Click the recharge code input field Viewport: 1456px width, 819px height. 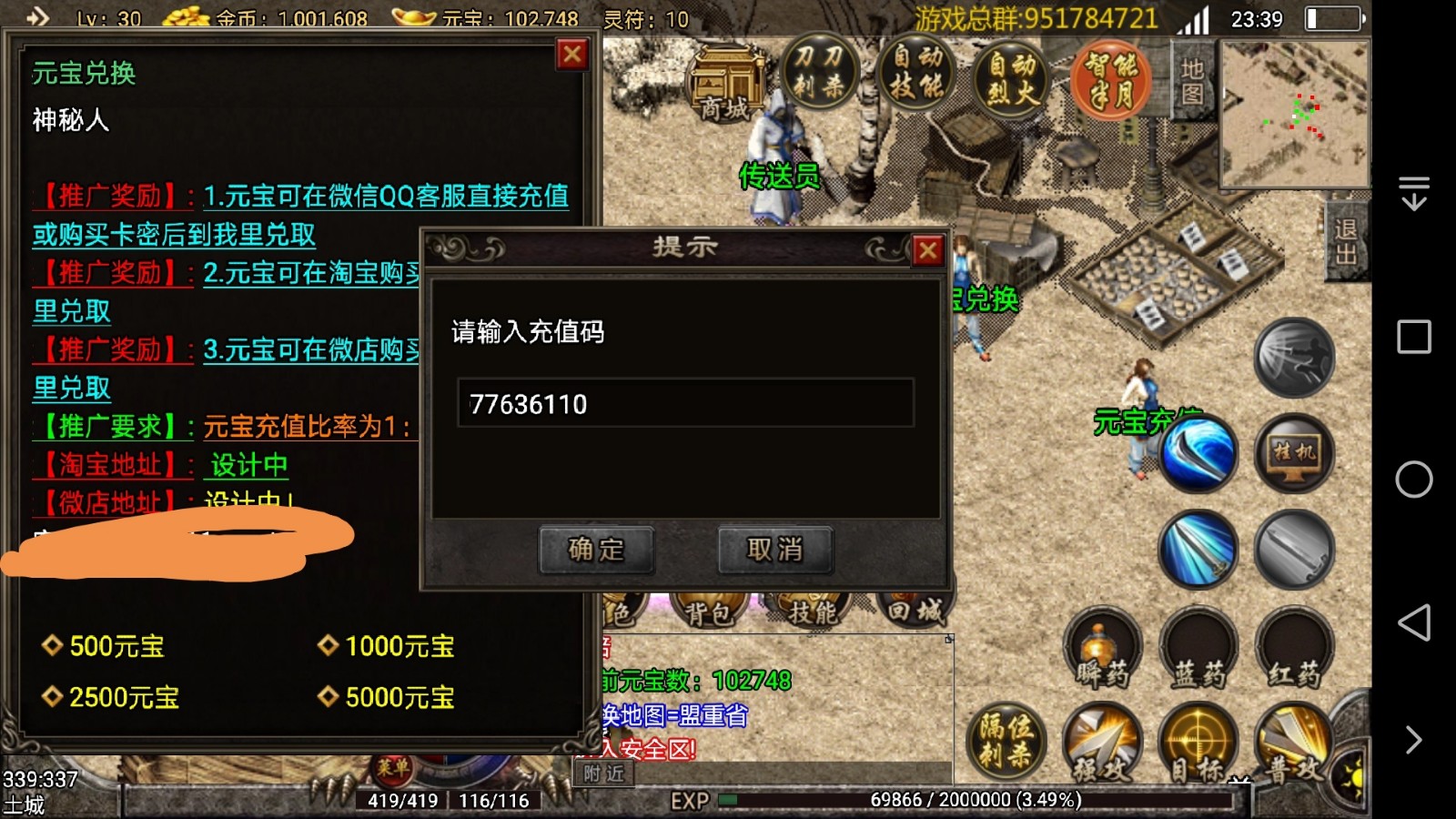[687, 405]
